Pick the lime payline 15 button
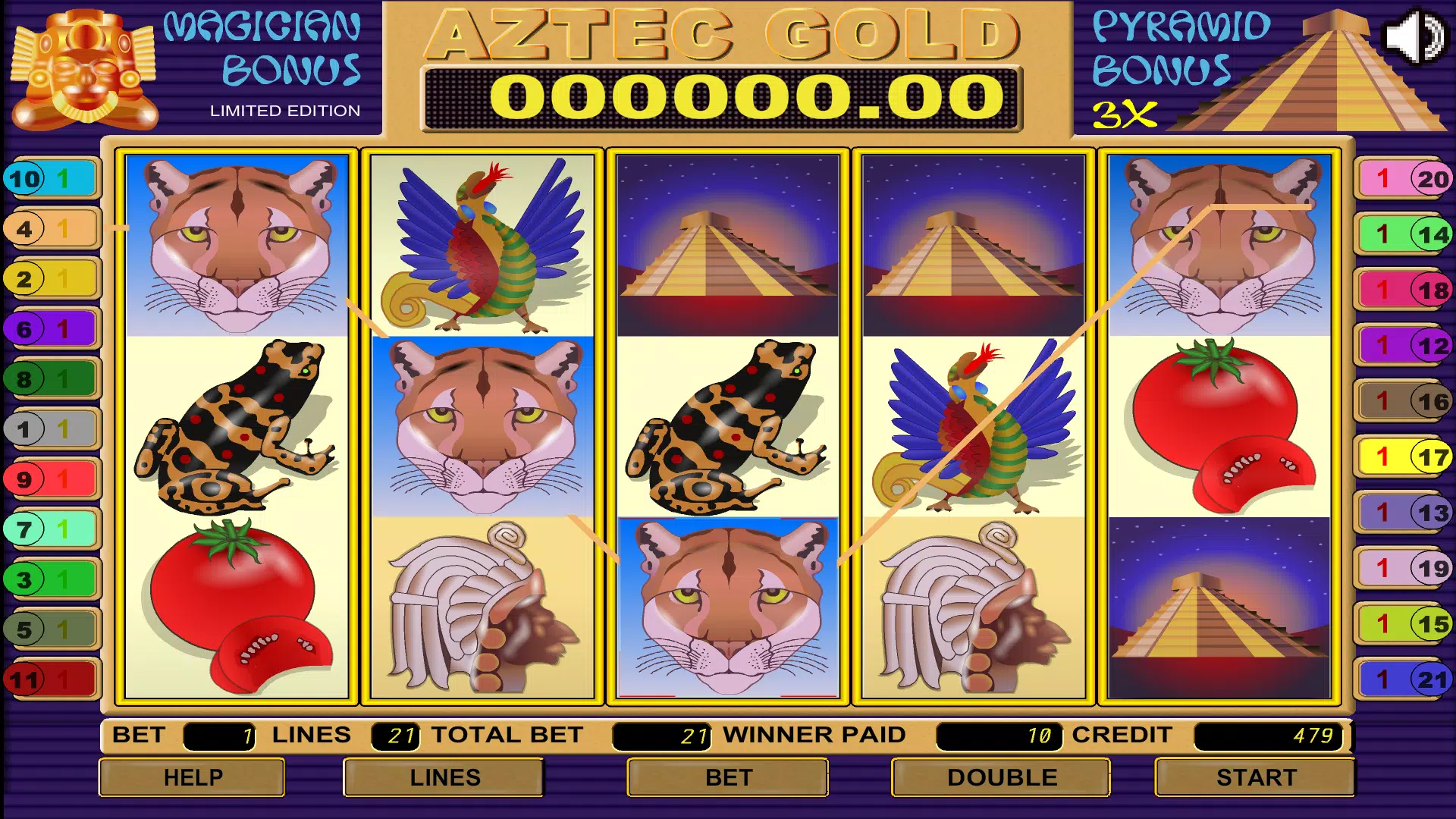The height and width of the screenshot is (819, 1456). (1404, 624)
